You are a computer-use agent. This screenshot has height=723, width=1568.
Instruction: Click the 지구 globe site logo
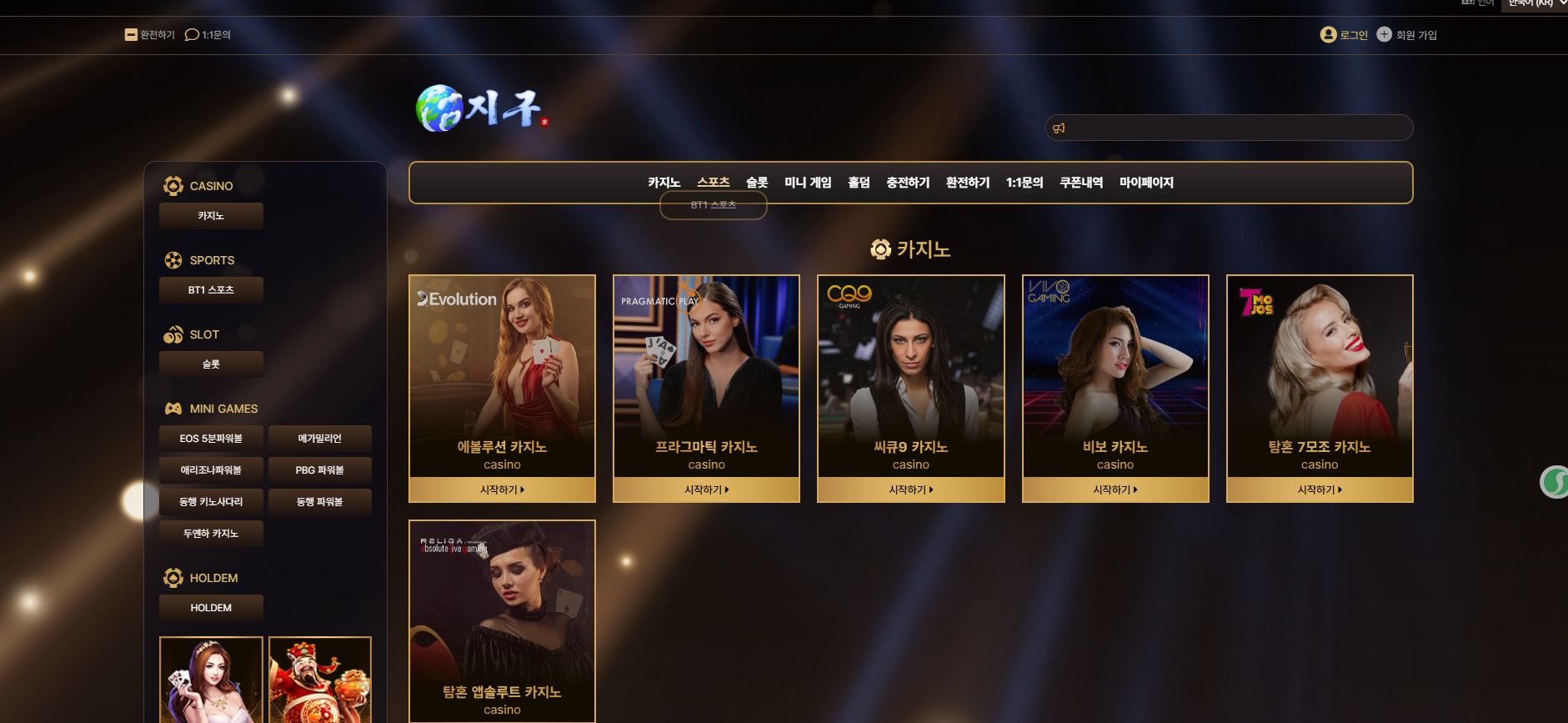pyautogui.click(x=480, y=108)
